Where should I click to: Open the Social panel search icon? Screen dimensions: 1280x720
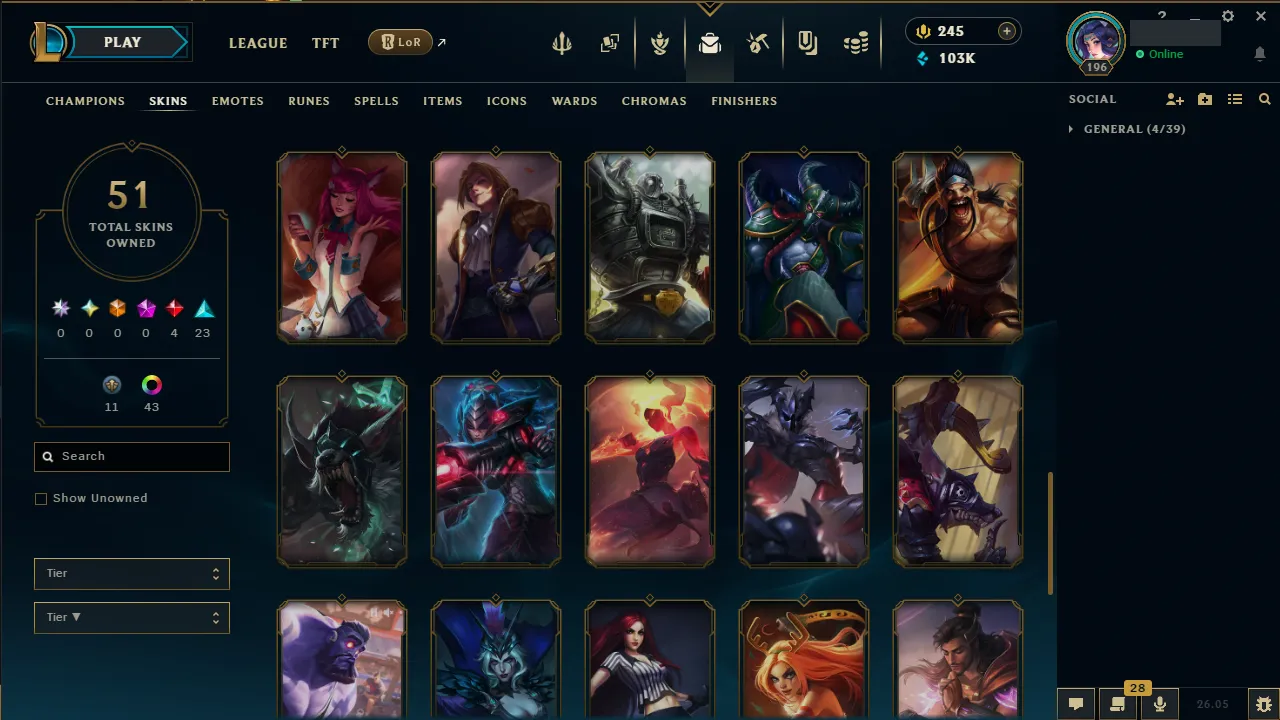click(1264, 99)
